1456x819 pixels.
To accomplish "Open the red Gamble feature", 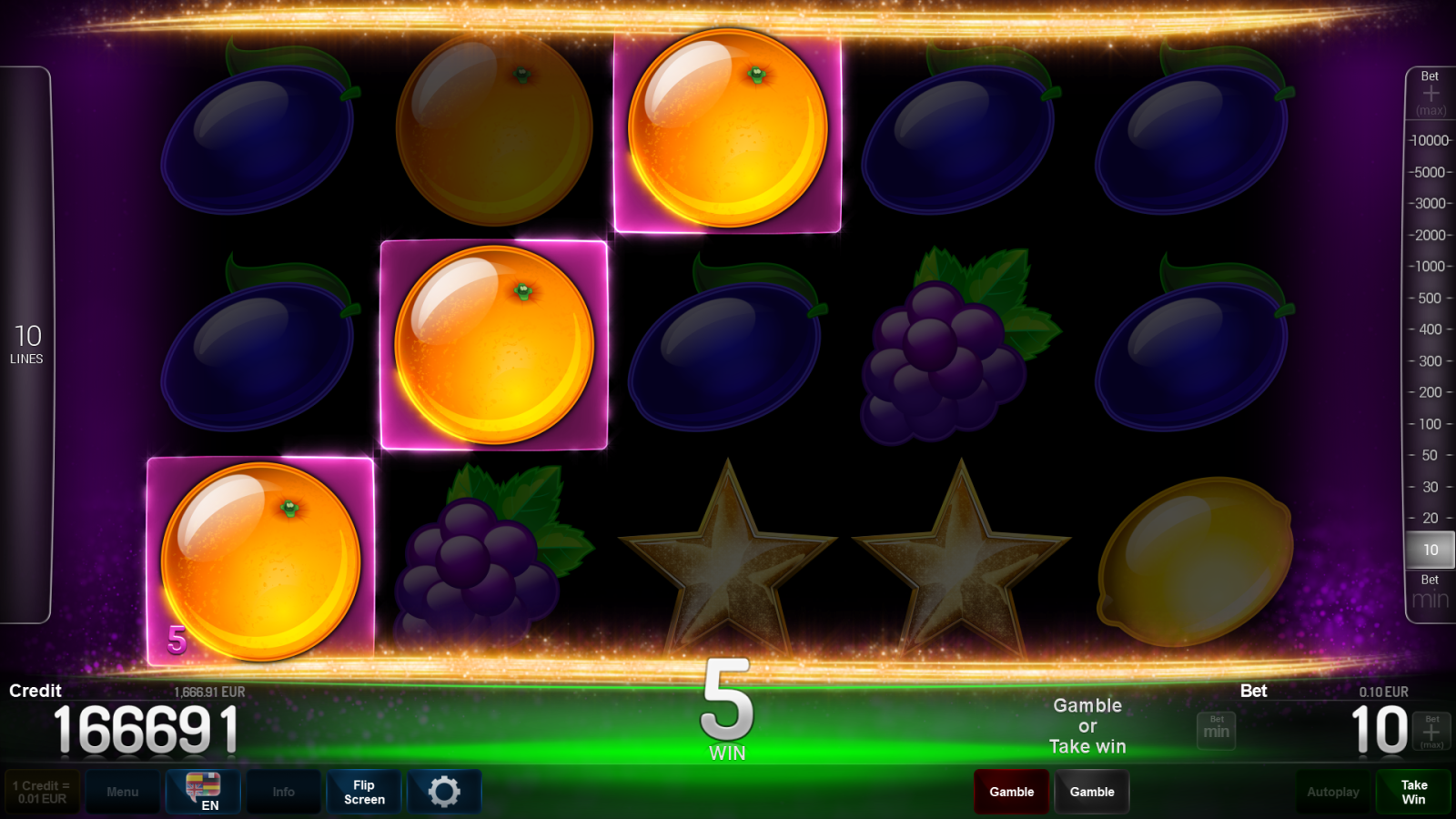I will 1011,791.
